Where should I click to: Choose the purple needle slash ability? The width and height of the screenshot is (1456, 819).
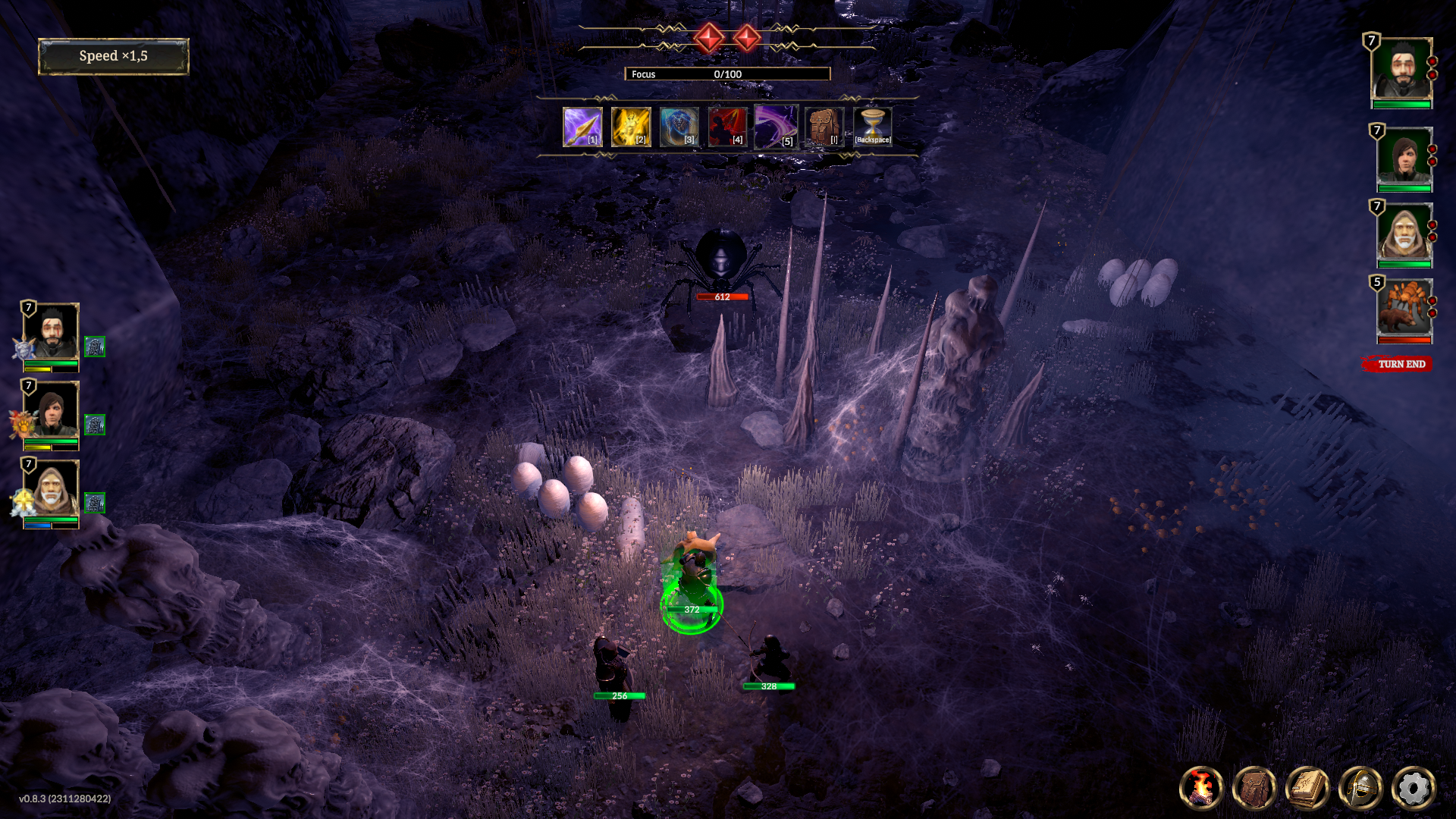[776, 127]
